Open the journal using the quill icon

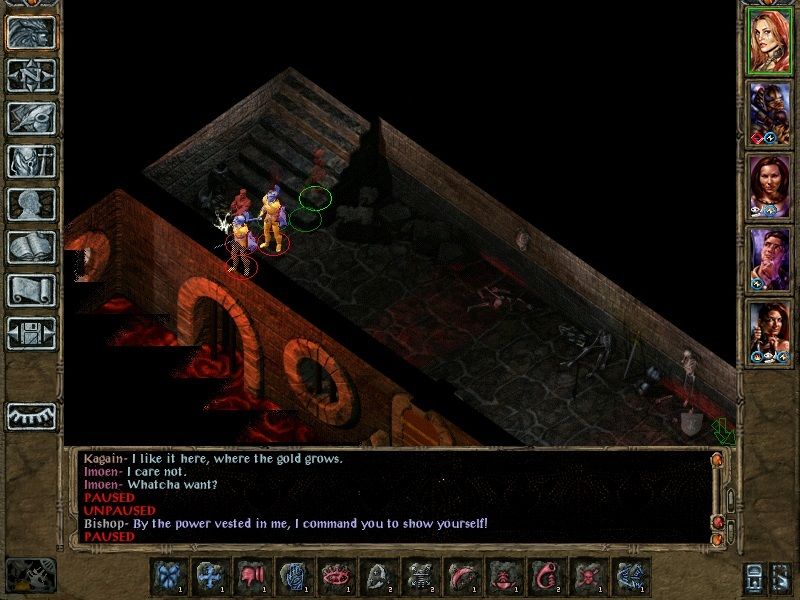[31, 117]
